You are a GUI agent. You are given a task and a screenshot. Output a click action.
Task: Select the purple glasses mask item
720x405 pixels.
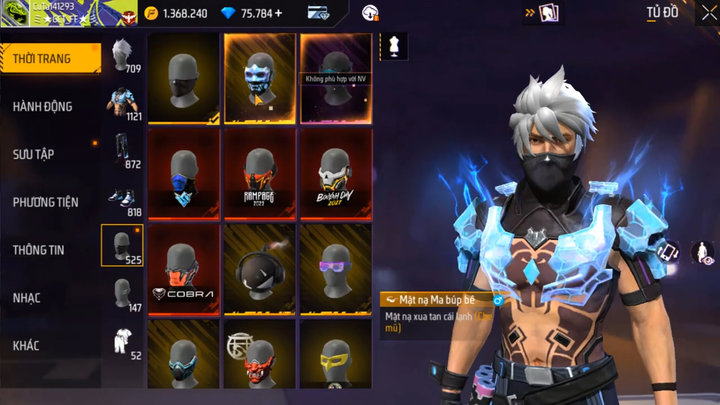(335, 268)
